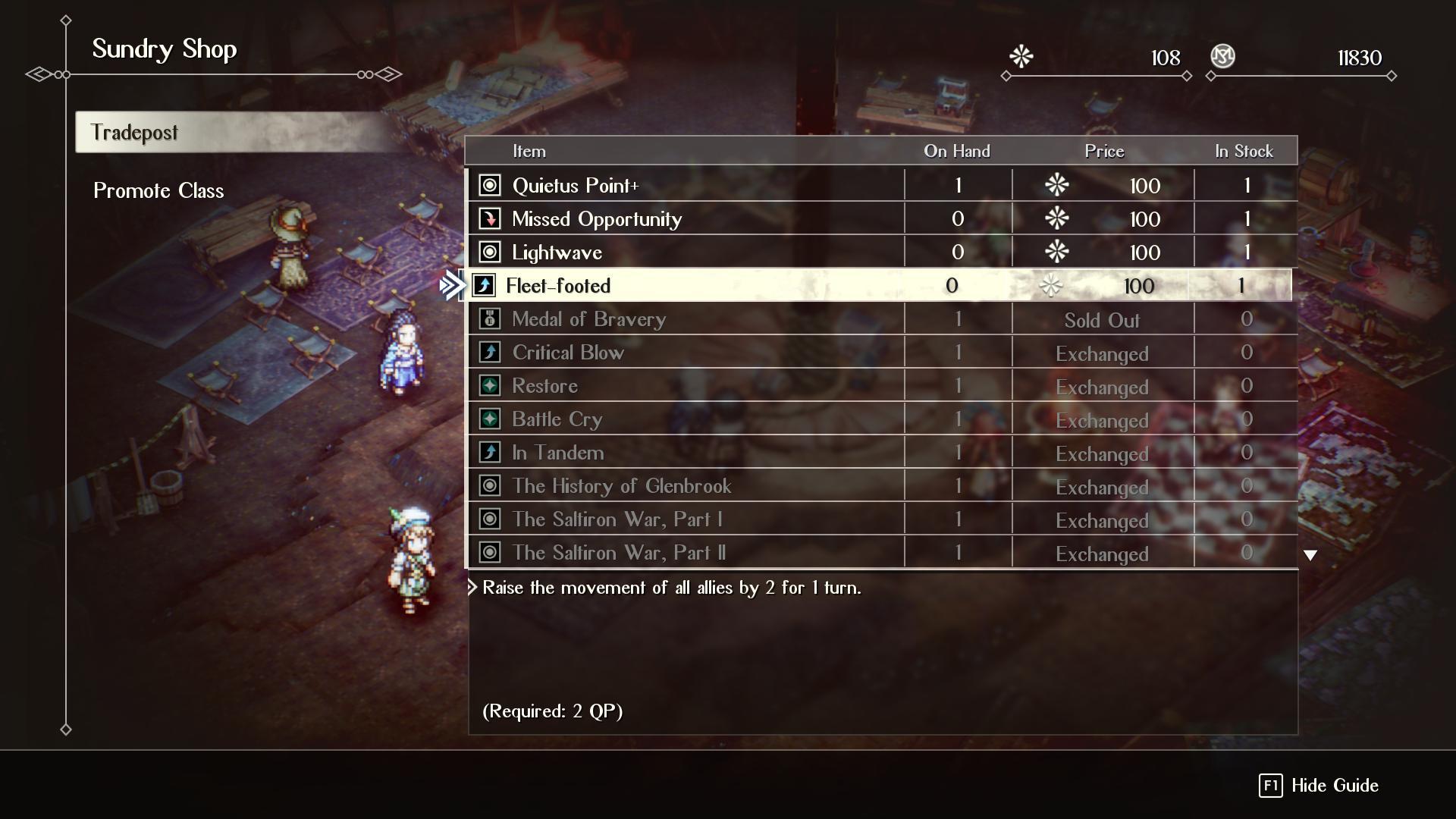Select the Tradepost menu entry
The width and height of the screenshot is (1456, 819).
pyautogui.click(x=135, y=133)
